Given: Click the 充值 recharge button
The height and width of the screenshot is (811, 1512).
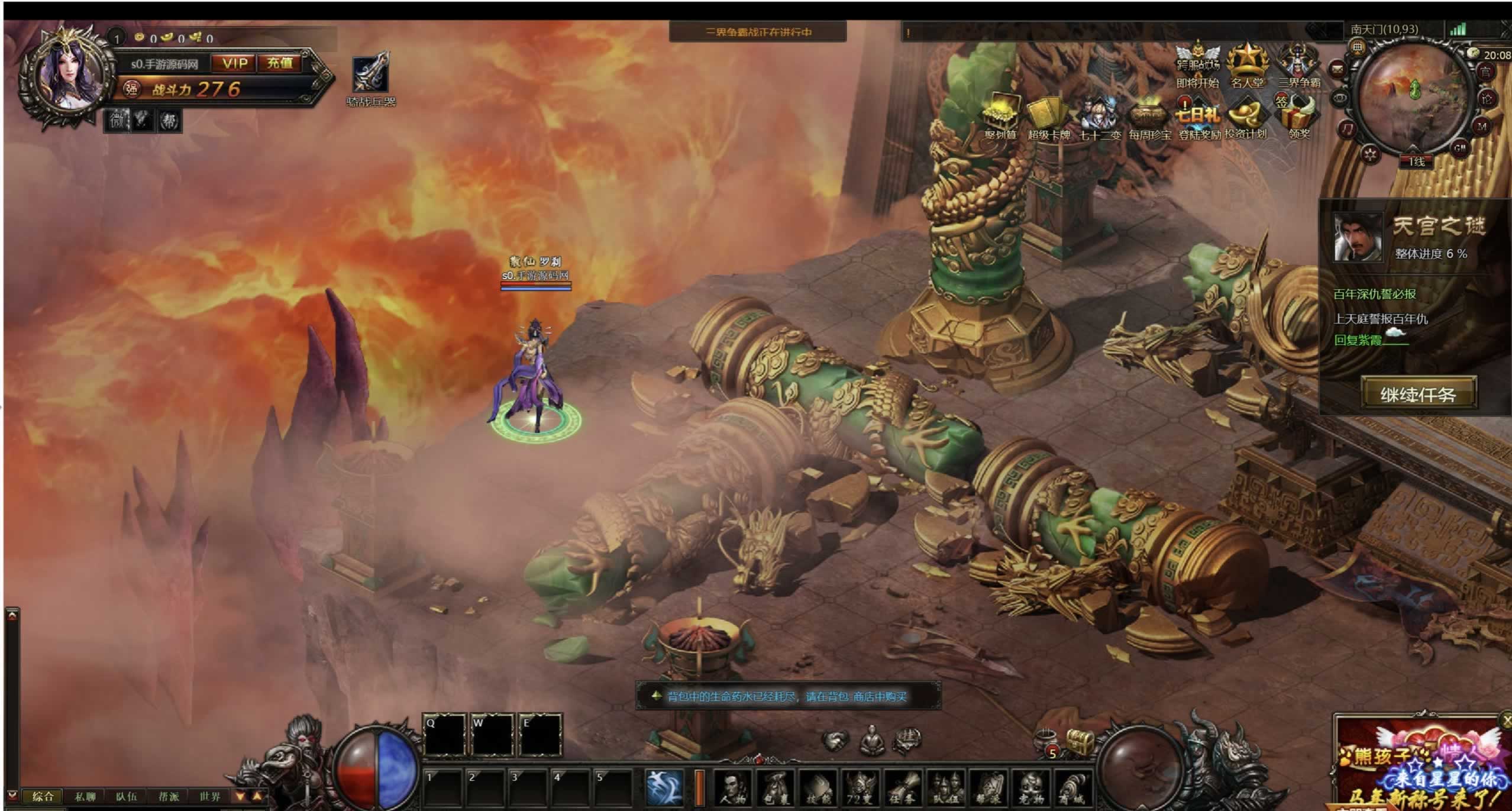Looking at the screenshot, I should pos(279,63).
